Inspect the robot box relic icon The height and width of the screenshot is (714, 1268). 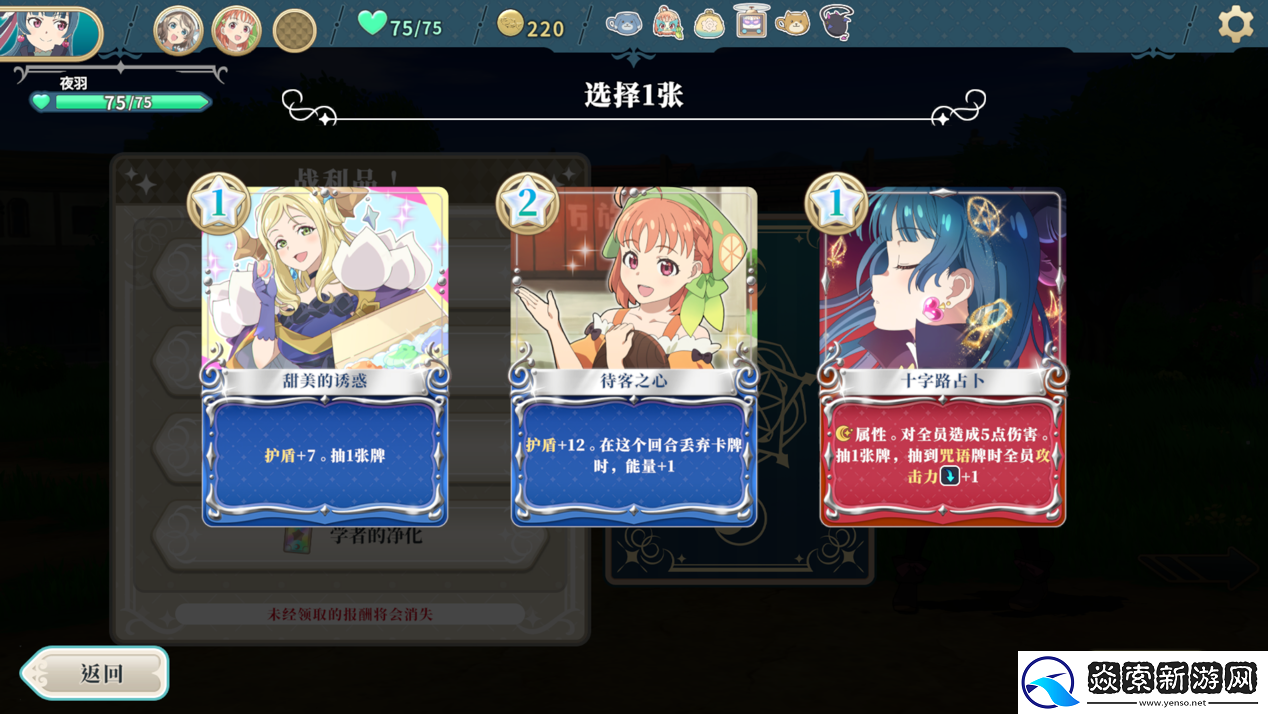click(x=751, y=22)
